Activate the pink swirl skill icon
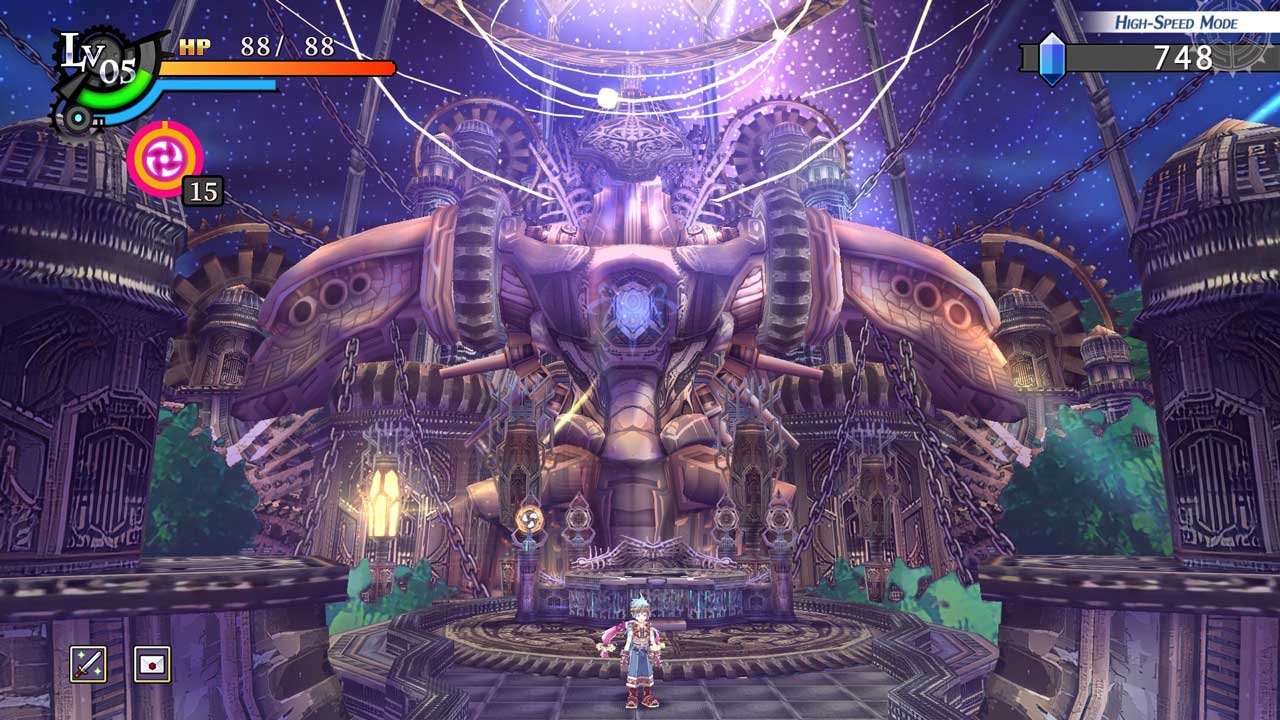The image size is (1280, 720). 165,157
